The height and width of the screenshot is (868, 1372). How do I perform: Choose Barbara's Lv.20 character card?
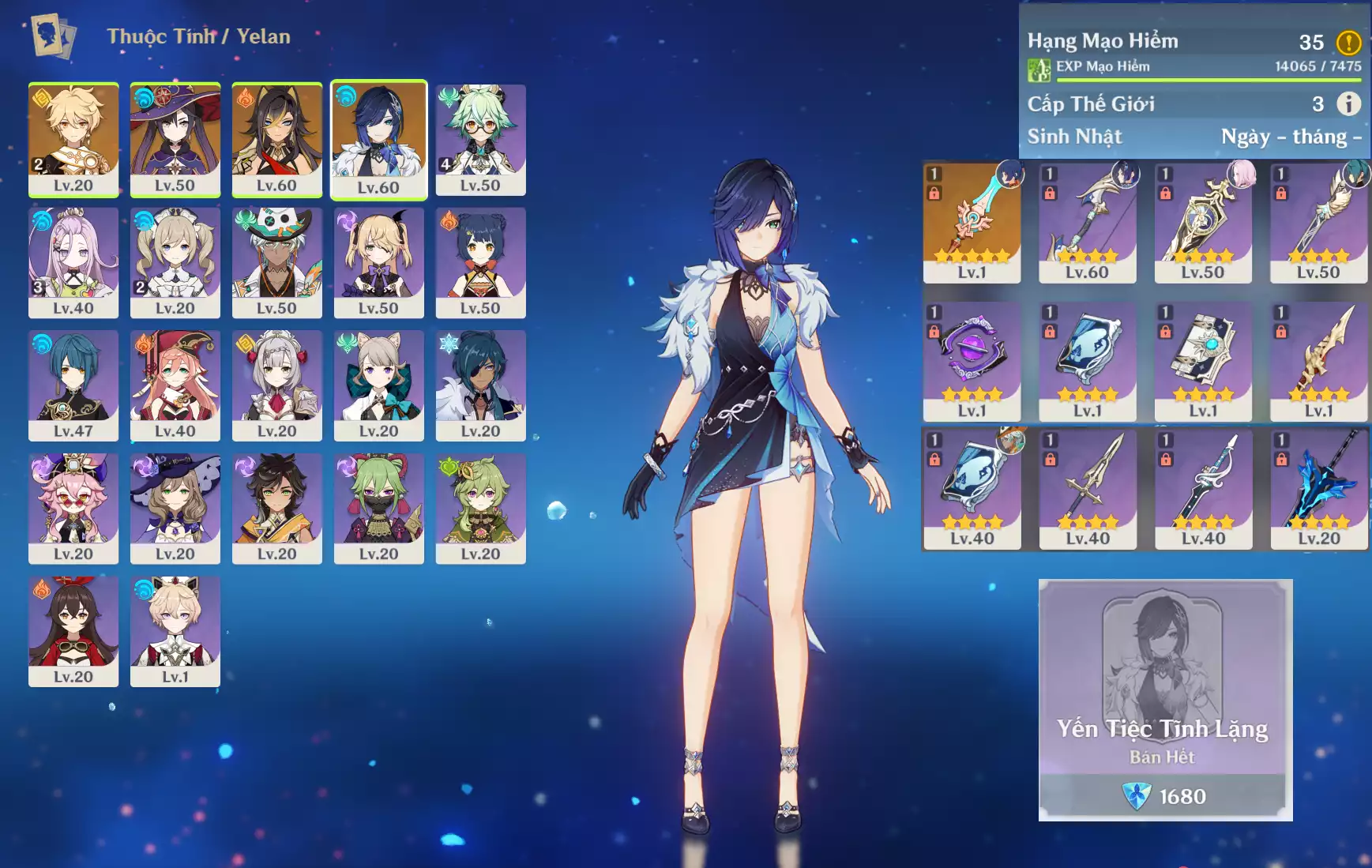(x=175, y=262)
